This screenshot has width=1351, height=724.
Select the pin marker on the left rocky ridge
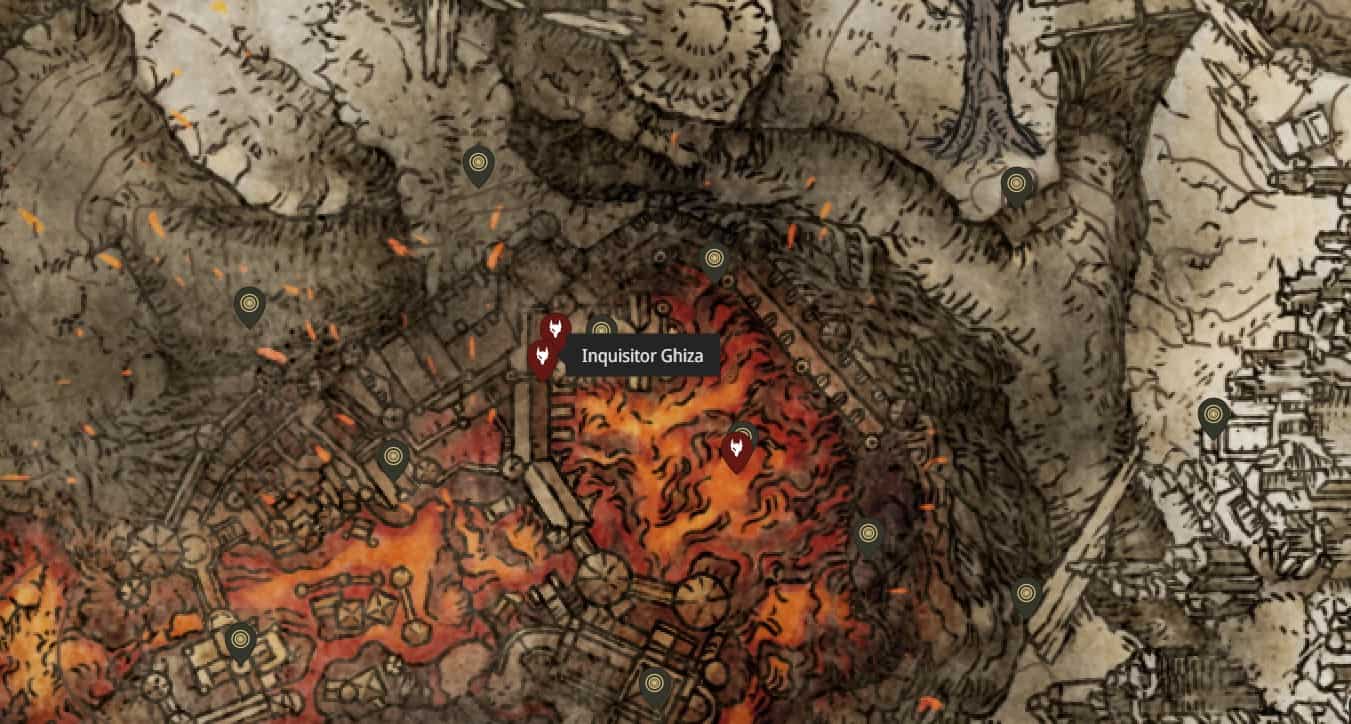click(x=249, y=303)
